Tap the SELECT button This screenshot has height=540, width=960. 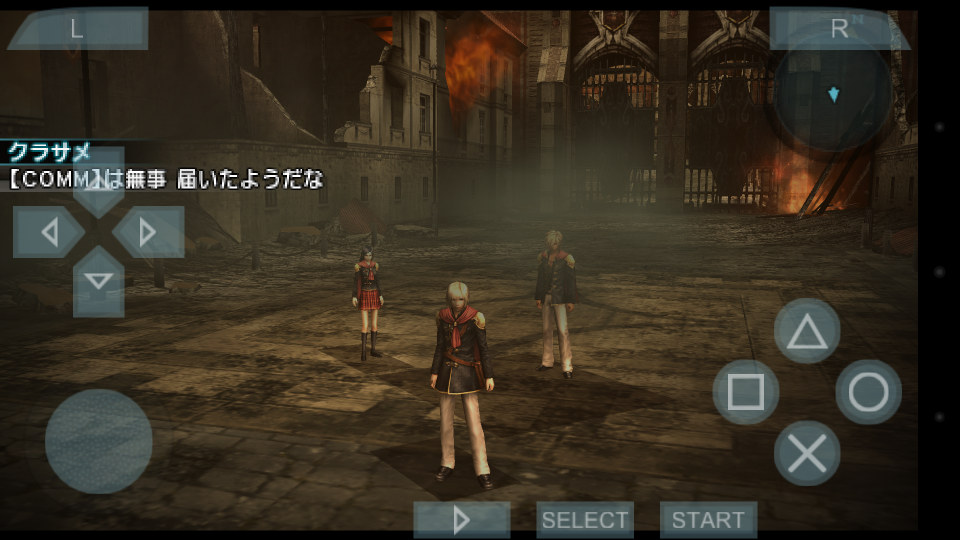(x=585, y=520)
